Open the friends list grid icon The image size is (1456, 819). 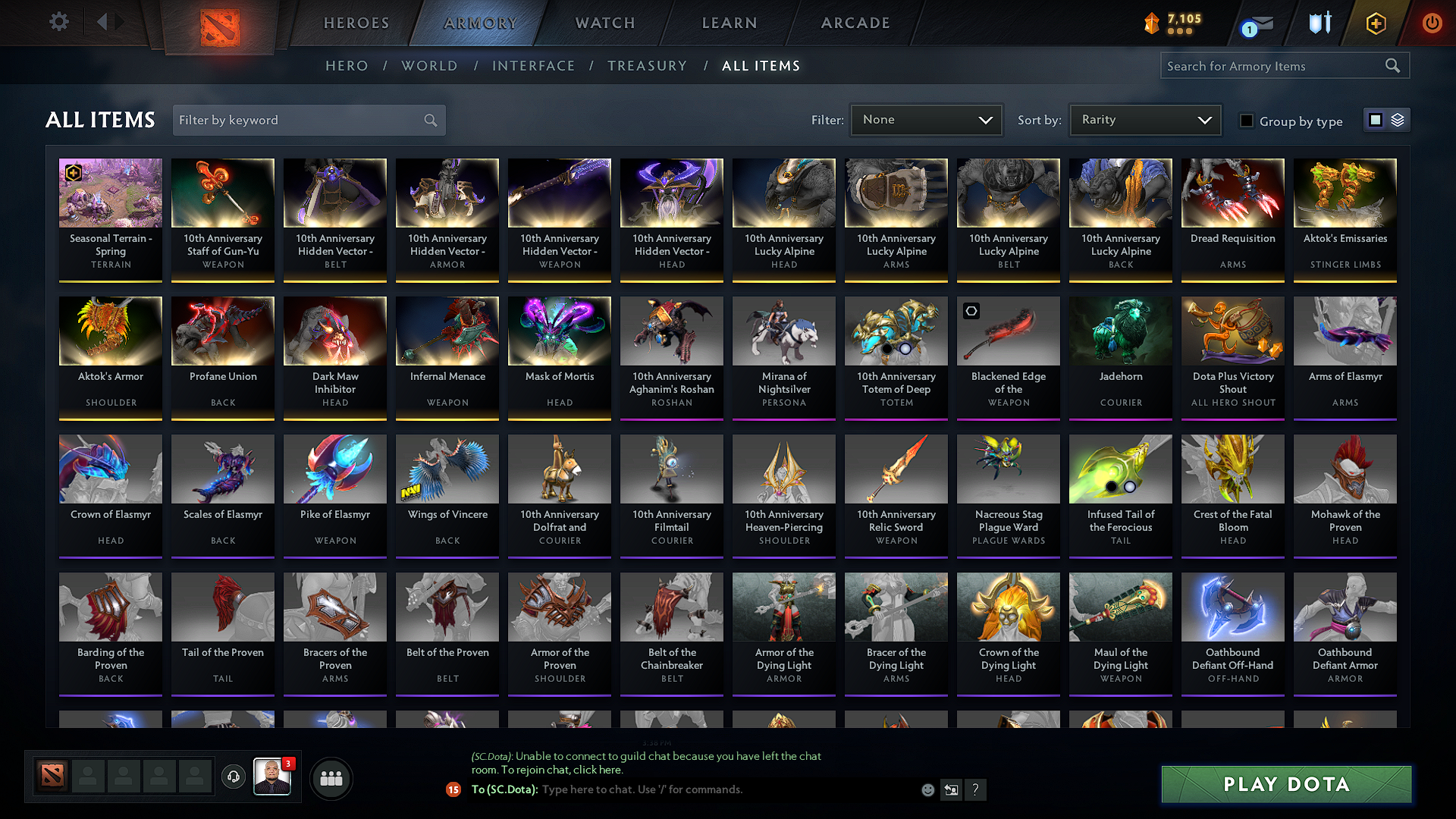[x=331, y=777]
